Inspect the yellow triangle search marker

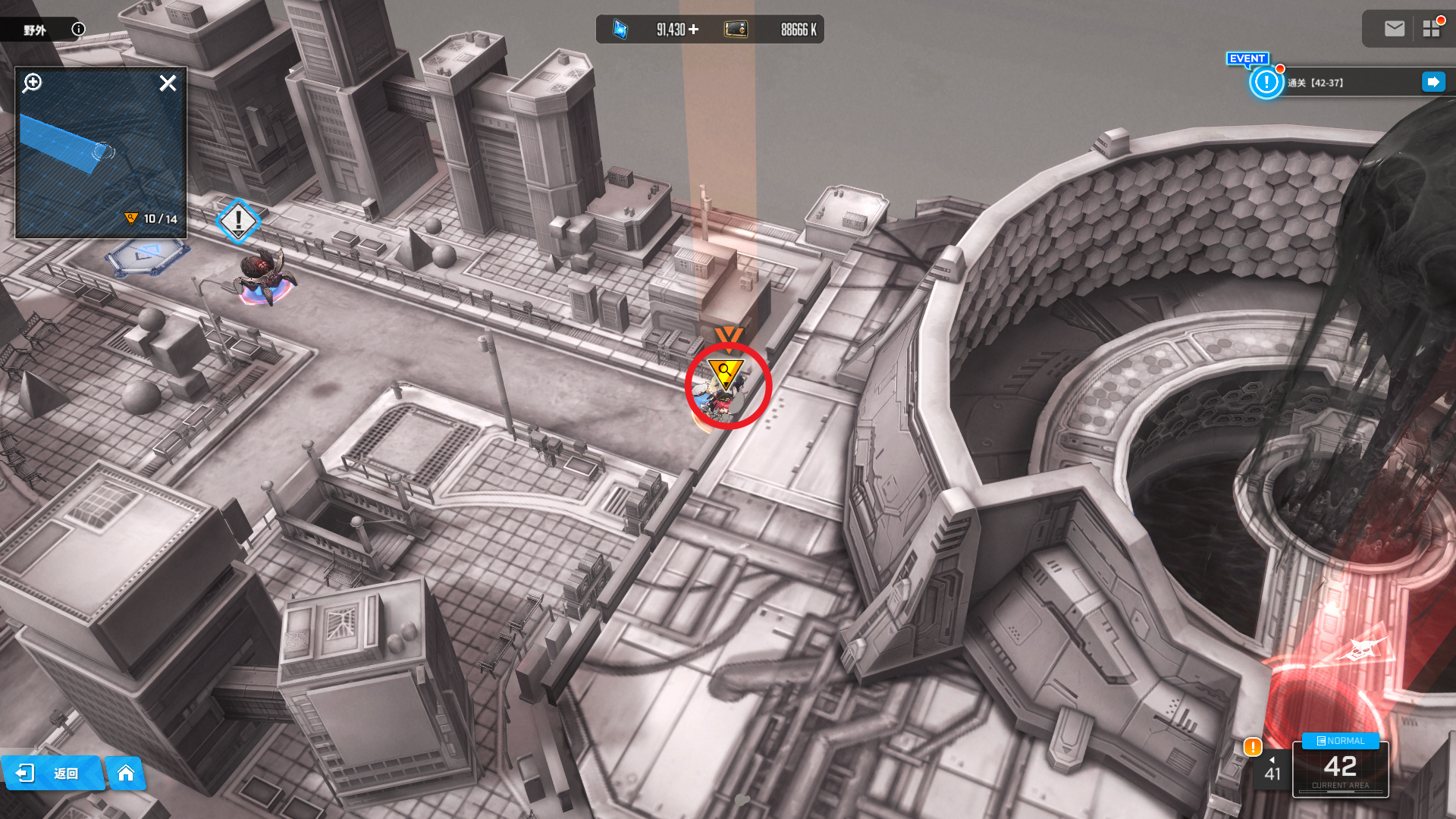click(726, 372)
